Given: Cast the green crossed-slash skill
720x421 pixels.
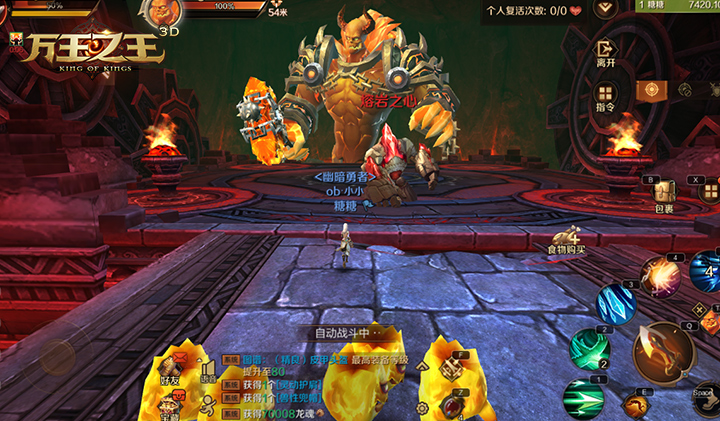Looking at the screenshot, I should point(588,347).
